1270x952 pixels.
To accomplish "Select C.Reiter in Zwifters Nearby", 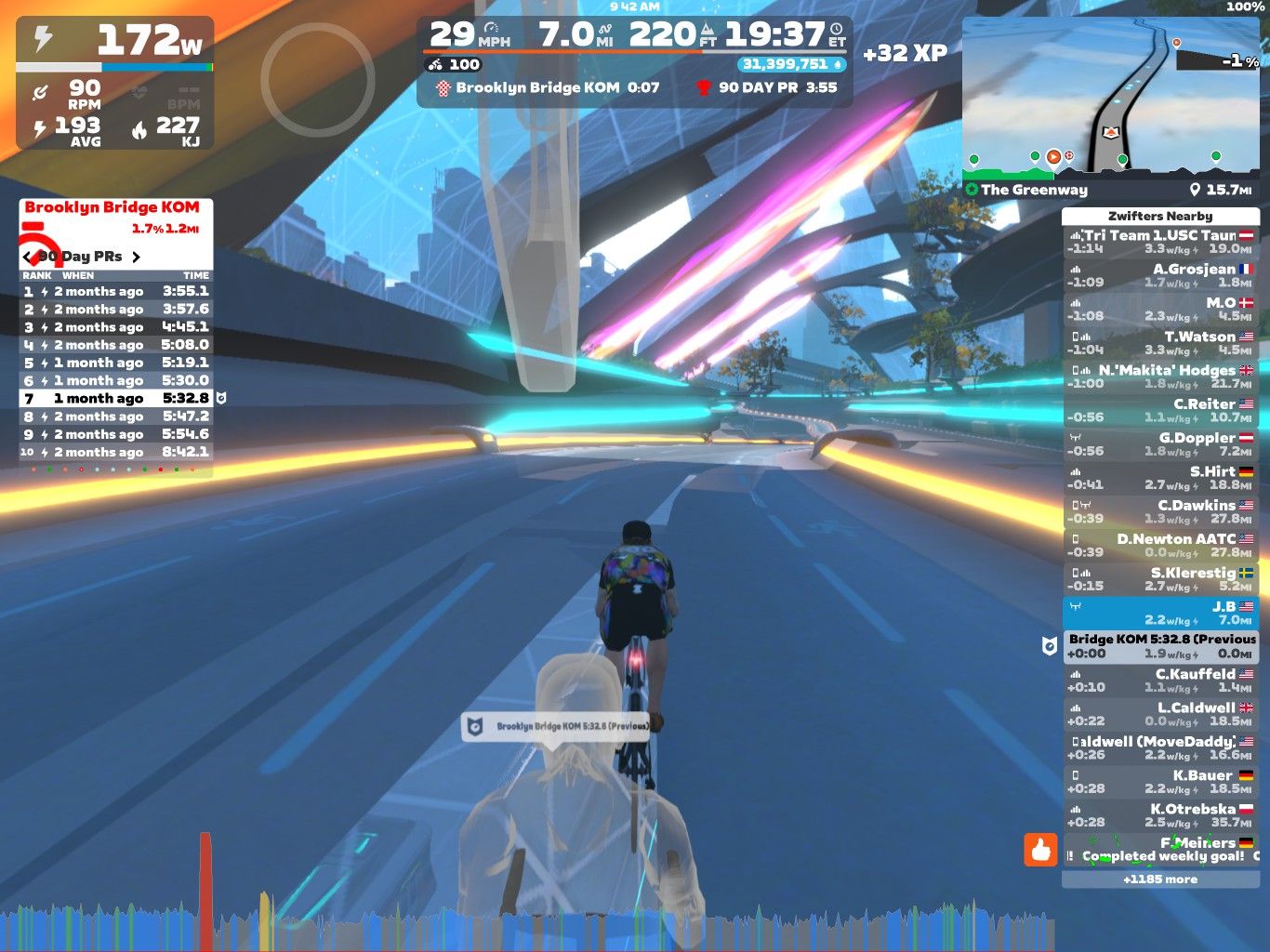I will pos(1160,410).
